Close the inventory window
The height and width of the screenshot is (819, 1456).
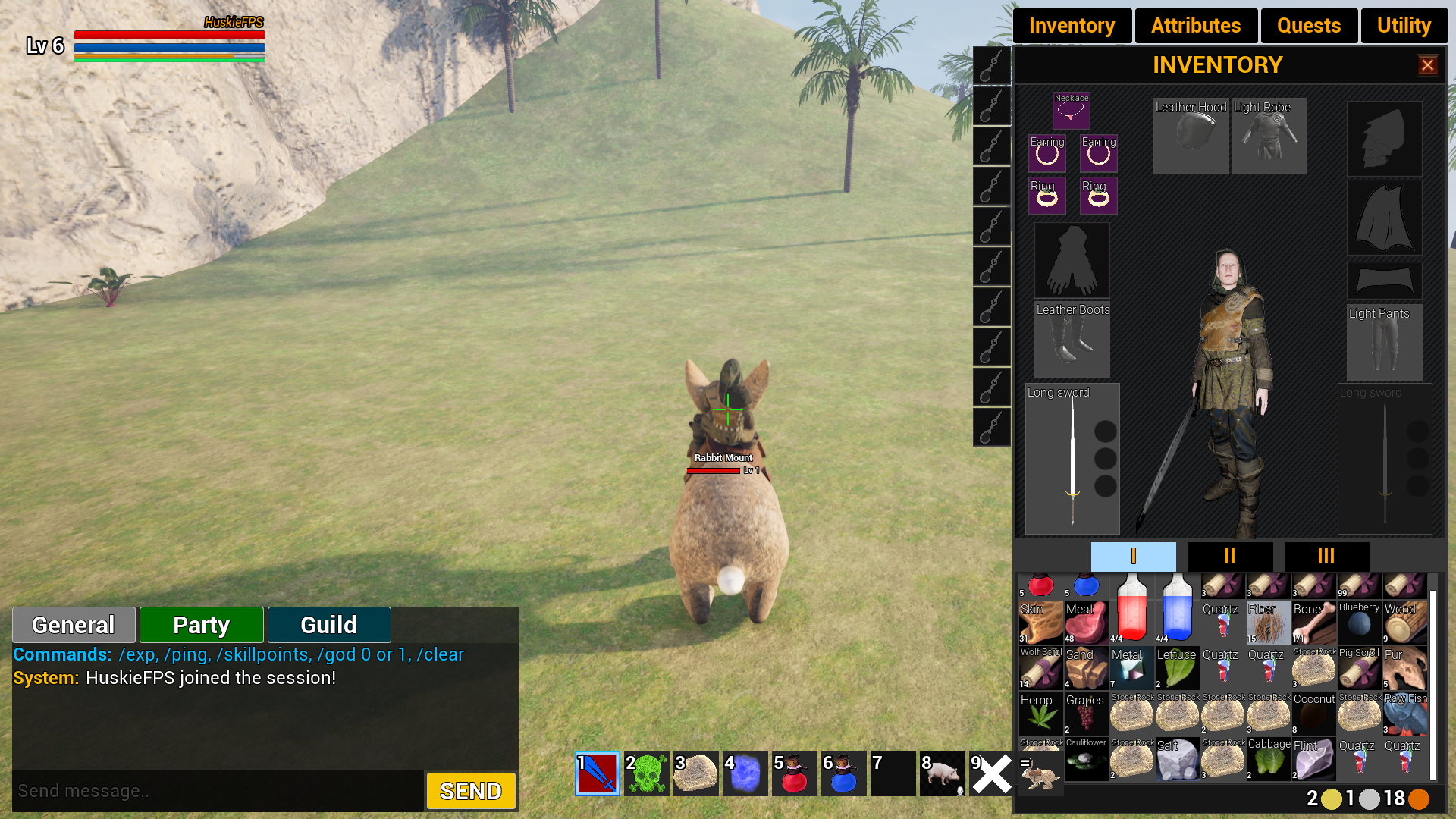coord(1427,65)
